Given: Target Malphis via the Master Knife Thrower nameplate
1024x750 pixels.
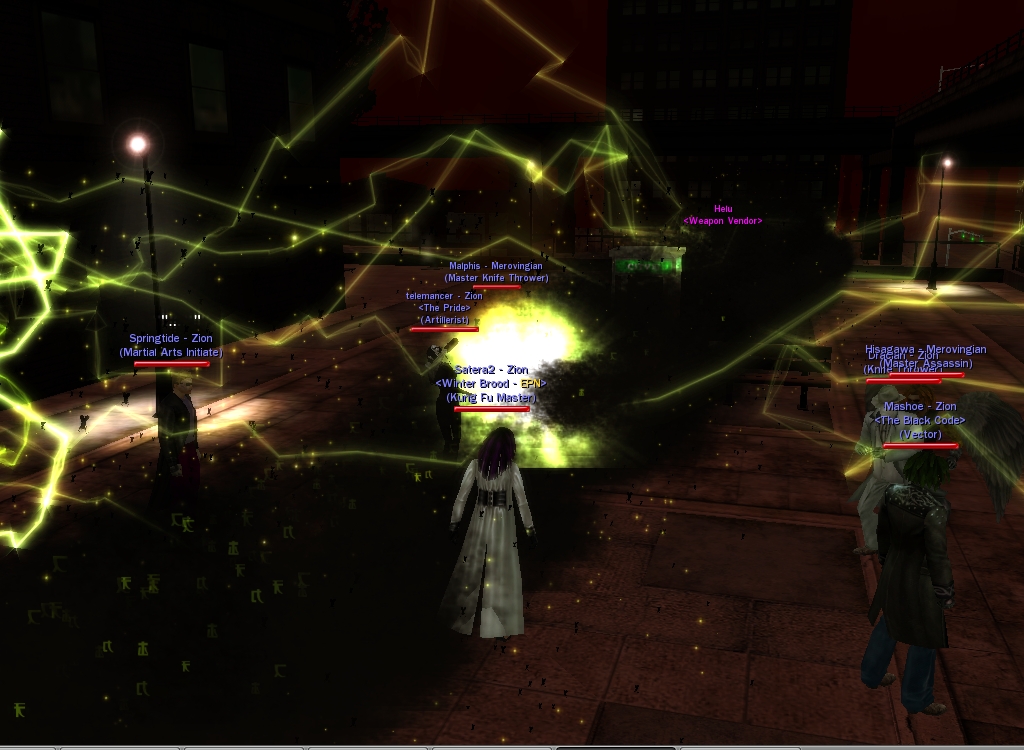Looking at the screenshot, I should (496, 272).
